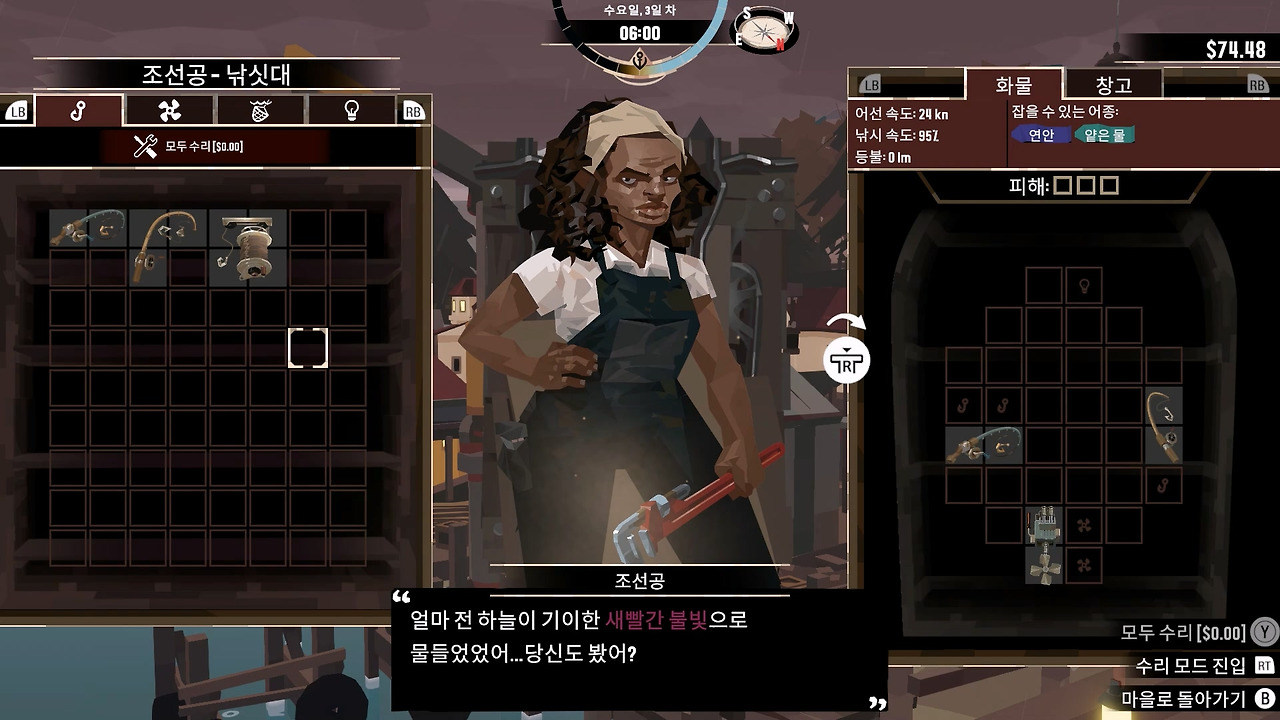Image resolution: width=1280 pixels, height=720 pixels.
Task: Open the lightbulb lights category icon
Action: (x=350, y=110)
